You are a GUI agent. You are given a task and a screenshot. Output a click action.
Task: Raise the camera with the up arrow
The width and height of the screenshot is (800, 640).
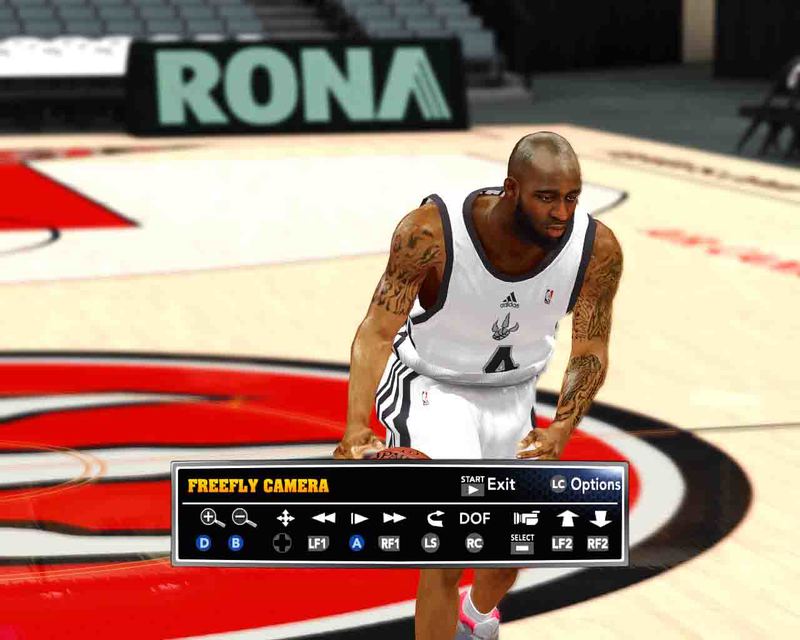[567, 518]
